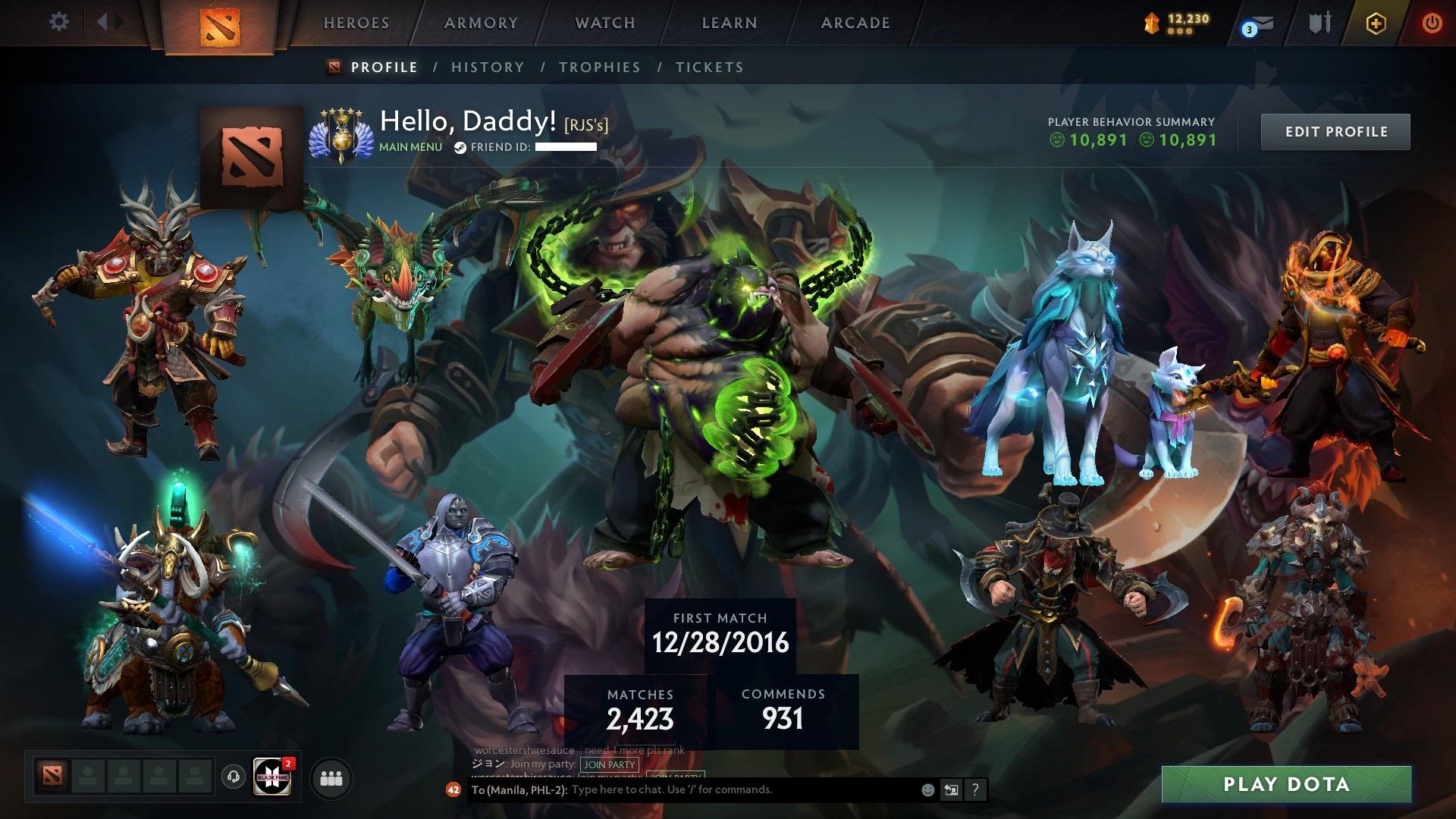Open the settings gear
The width and height of the screenshot is (1456, 819).
pyautogui.click(x=58, y=22)
